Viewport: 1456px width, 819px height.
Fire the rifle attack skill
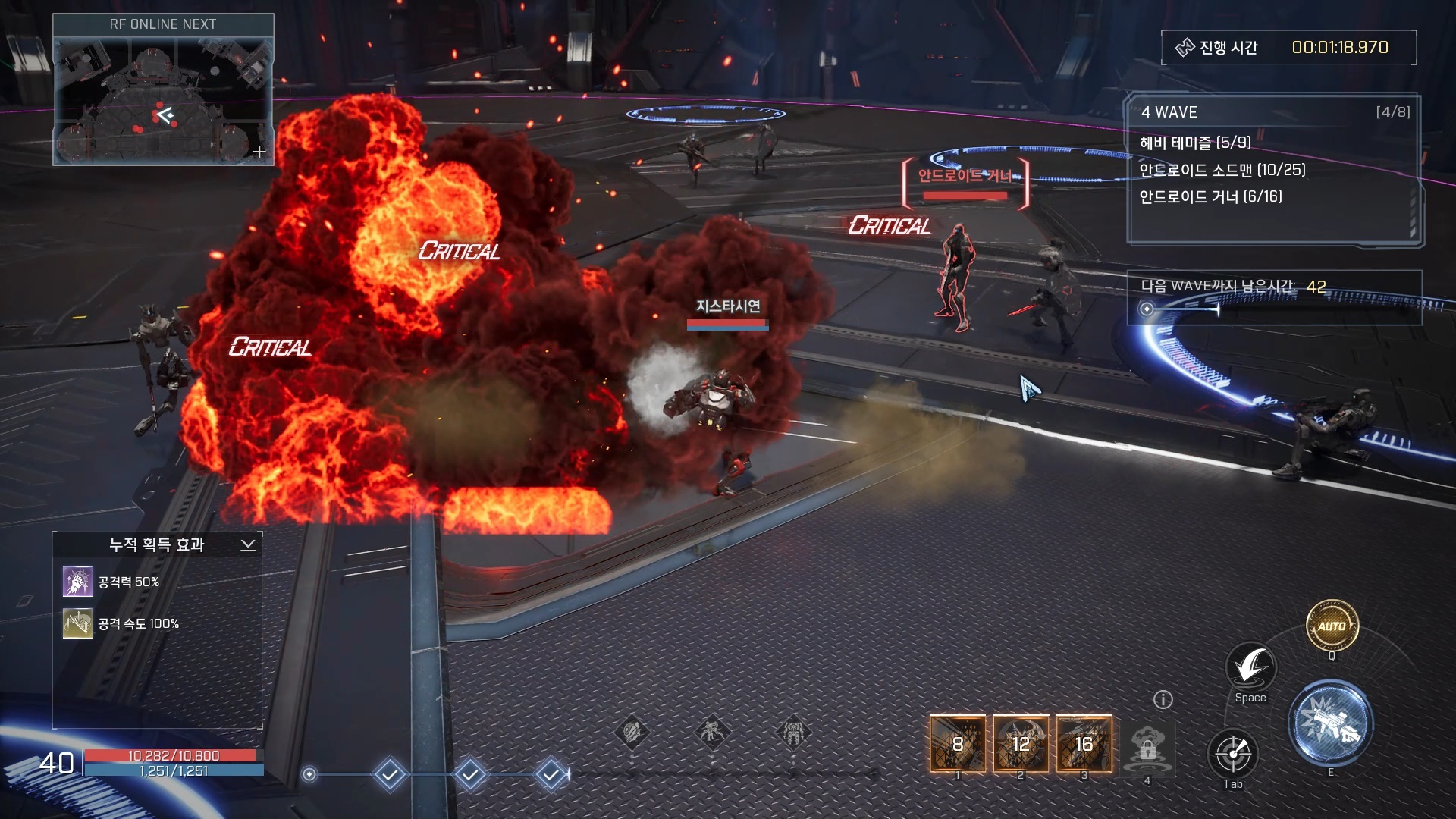coord(1330,723)
